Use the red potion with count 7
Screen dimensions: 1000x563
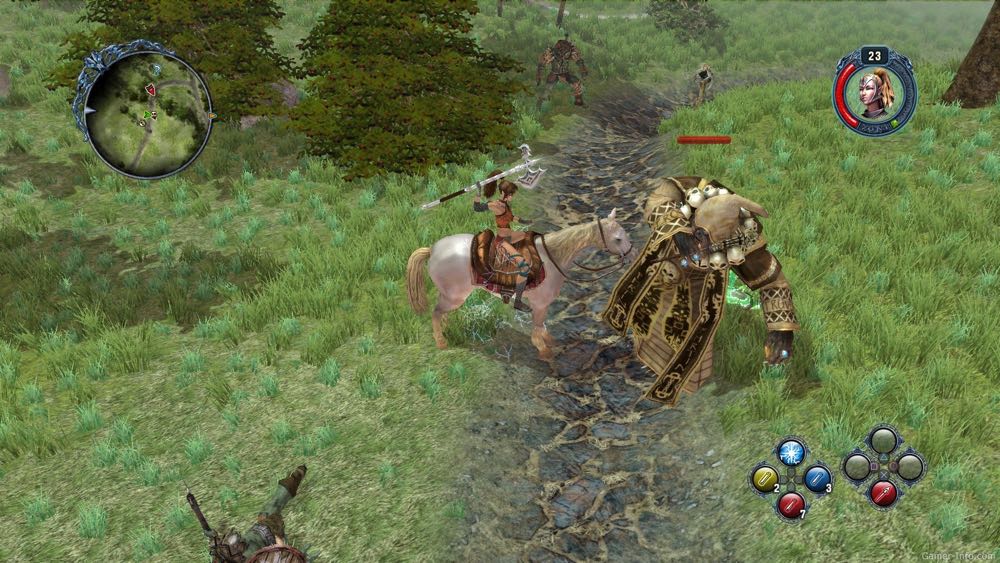coord(791,504)
